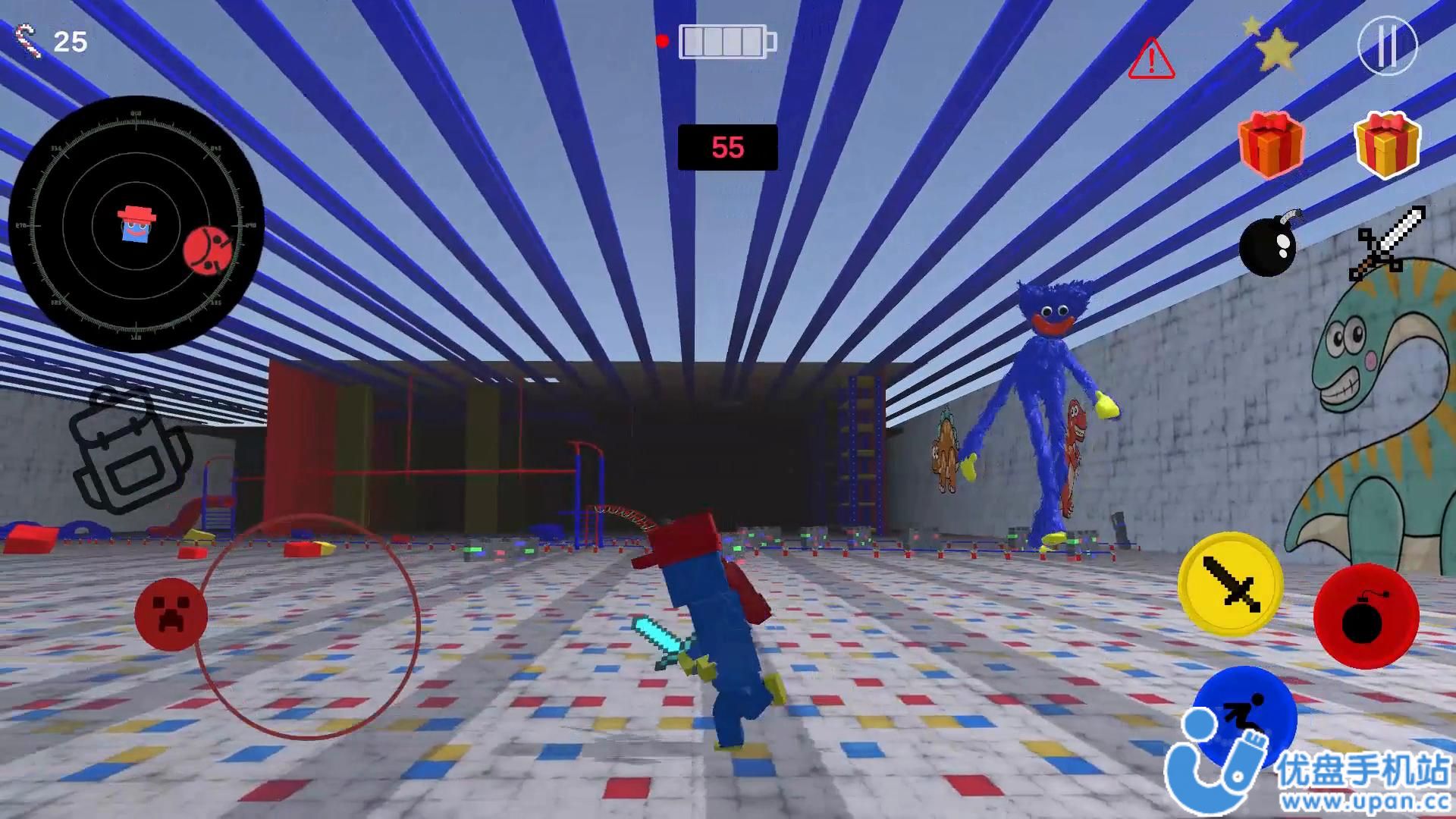Tap the health counter showing 55

(x=727, y=148)
